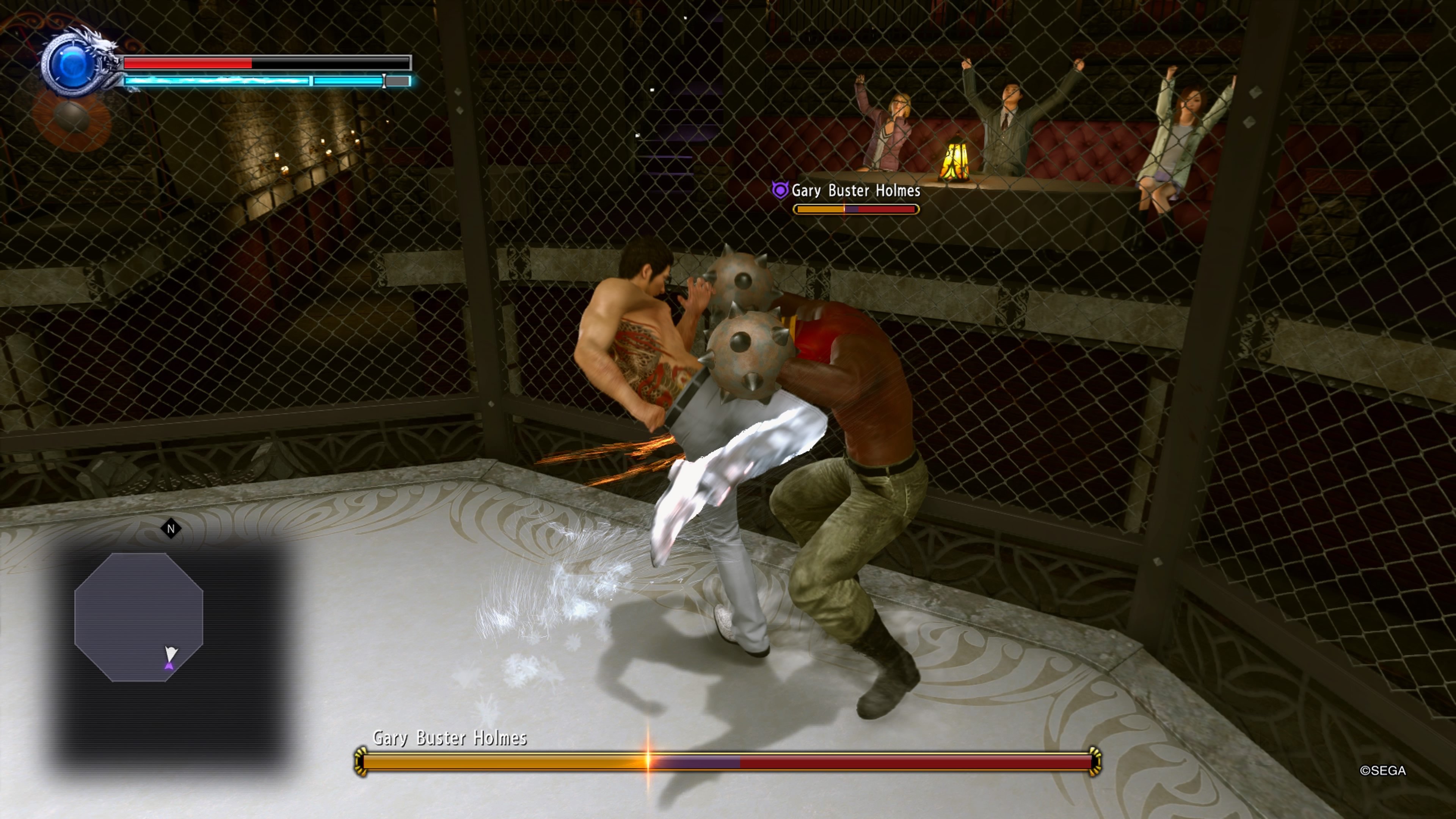Screen dimensions: 1456x819
Task: Click the slider marker at the heat gauge end
Action: [x=384, y=81]
